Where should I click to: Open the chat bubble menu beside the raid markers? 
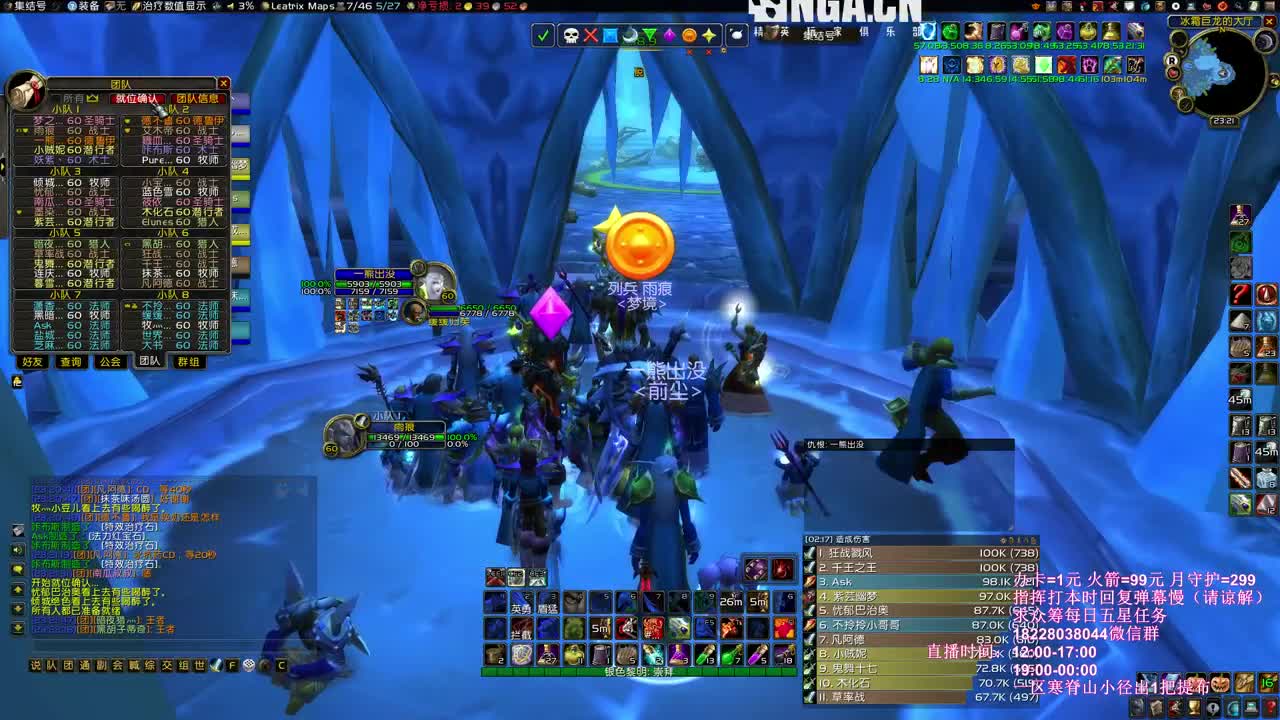pyautogui.click(x=737, y=35)
